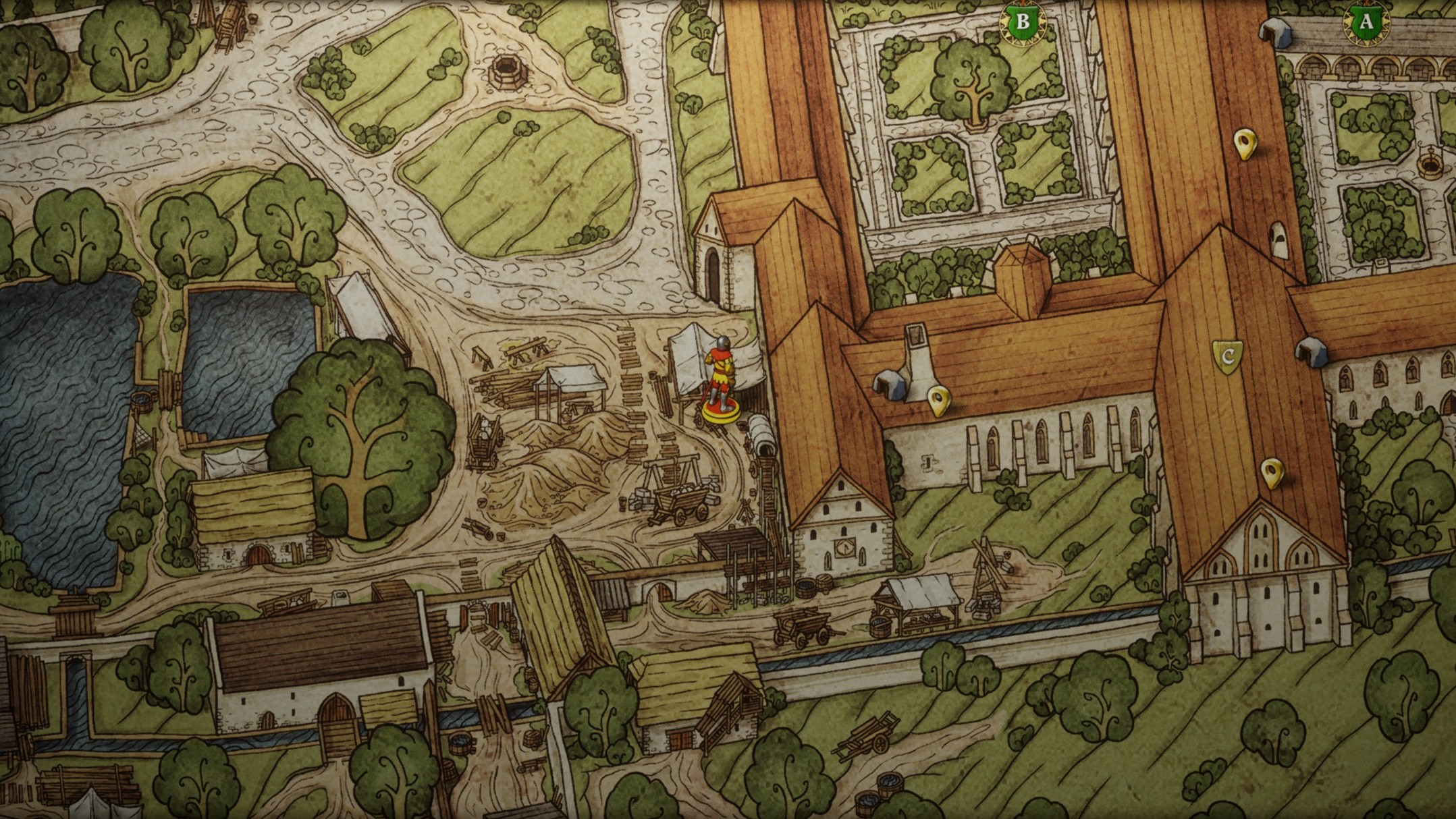Select the green quest marker A
Screen dimensions: 1456x819
click(x=1366, y=22)
